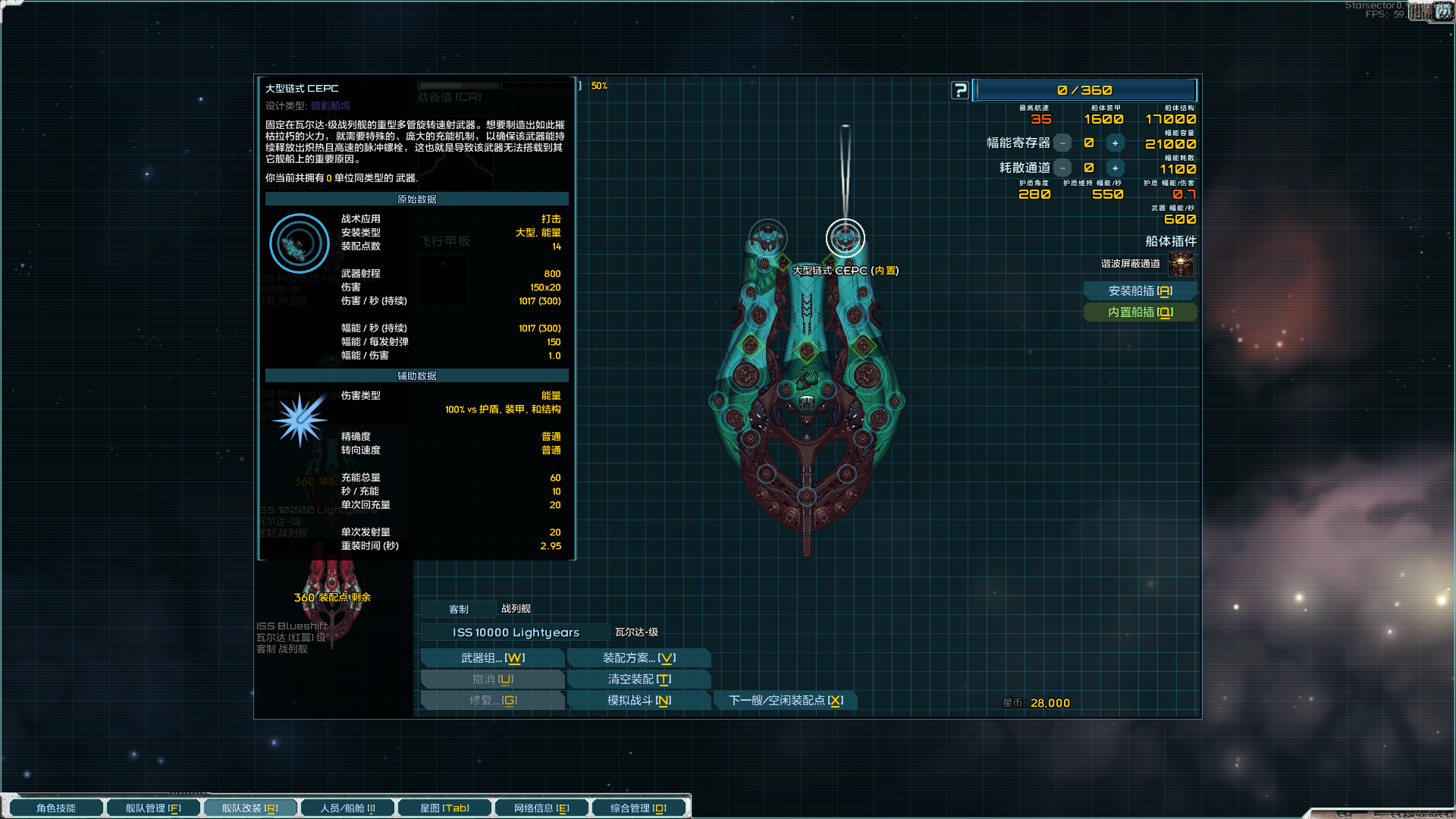This screenshot has width=1456, height=819.
Task: Decrease flux vents by one
Action: (x=1063, y=168)
